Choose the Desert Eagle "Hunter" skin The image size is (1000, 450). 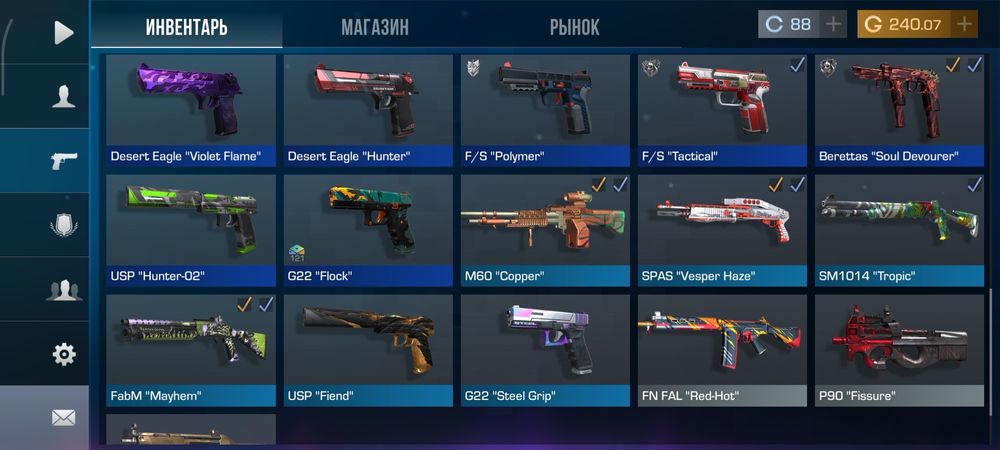coord(368,110)
